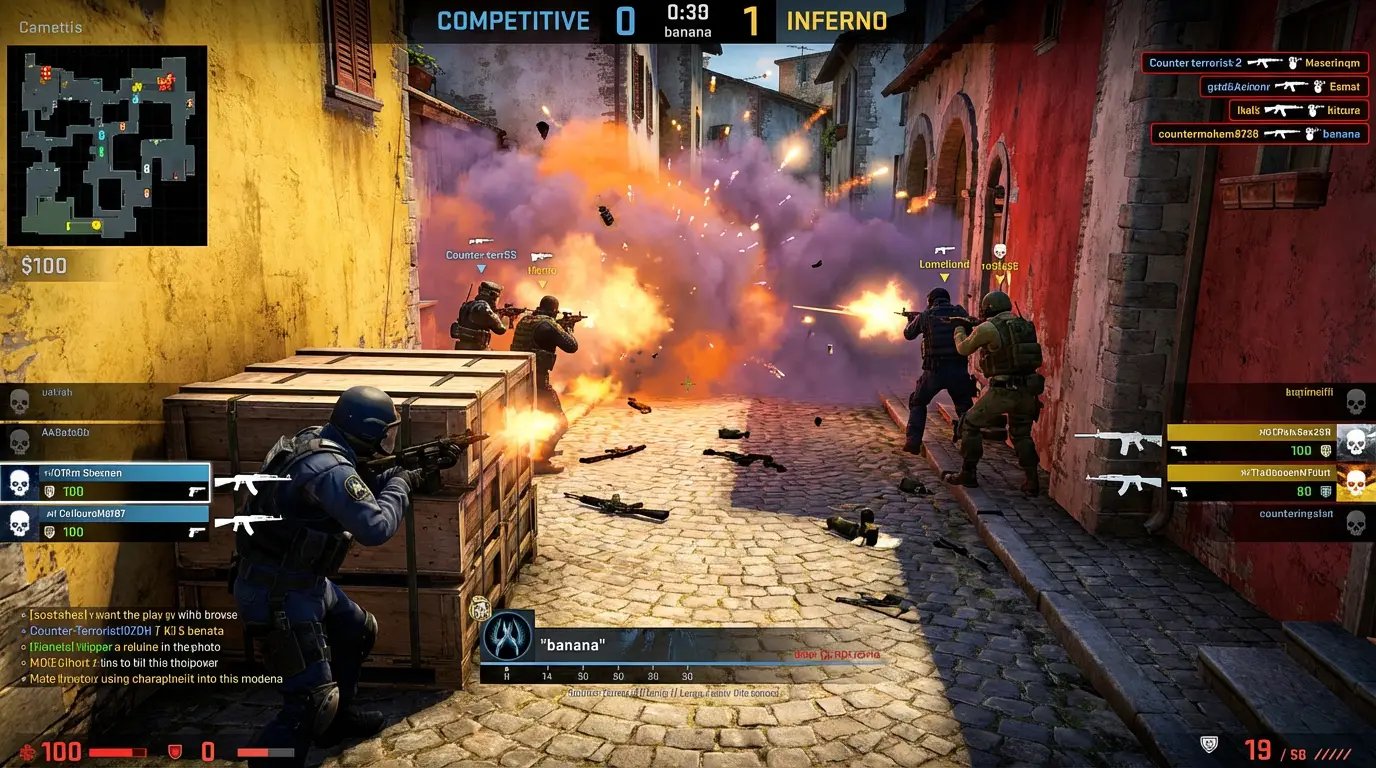Click the pistol icon on OTRm Sbexnen's player panel

(x=196, y=492)
